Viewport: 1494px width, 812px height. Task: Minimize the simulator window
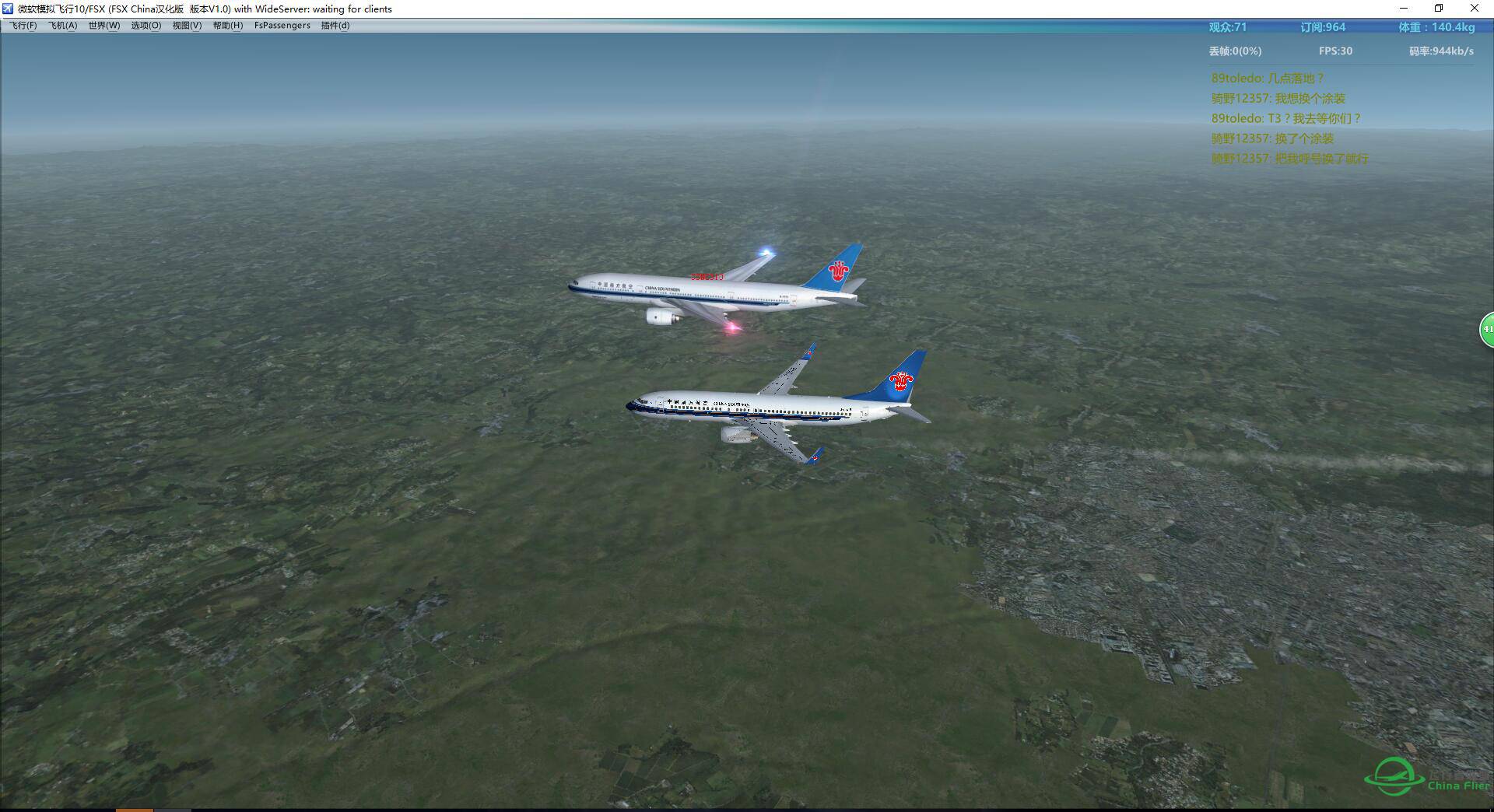point(1404,9)
